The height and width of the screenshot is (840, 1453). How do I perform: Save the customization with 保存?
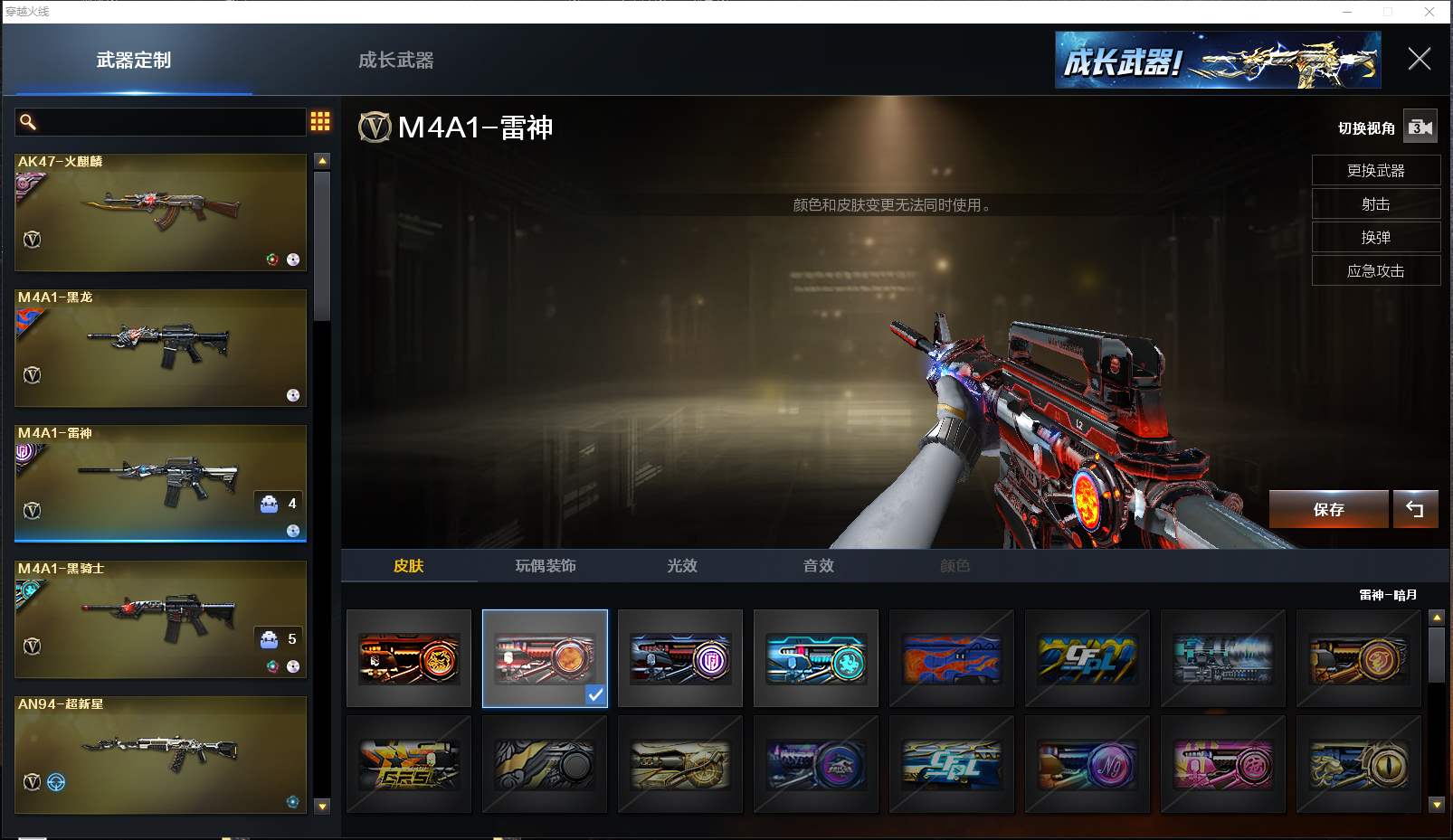pos(1328,510)
